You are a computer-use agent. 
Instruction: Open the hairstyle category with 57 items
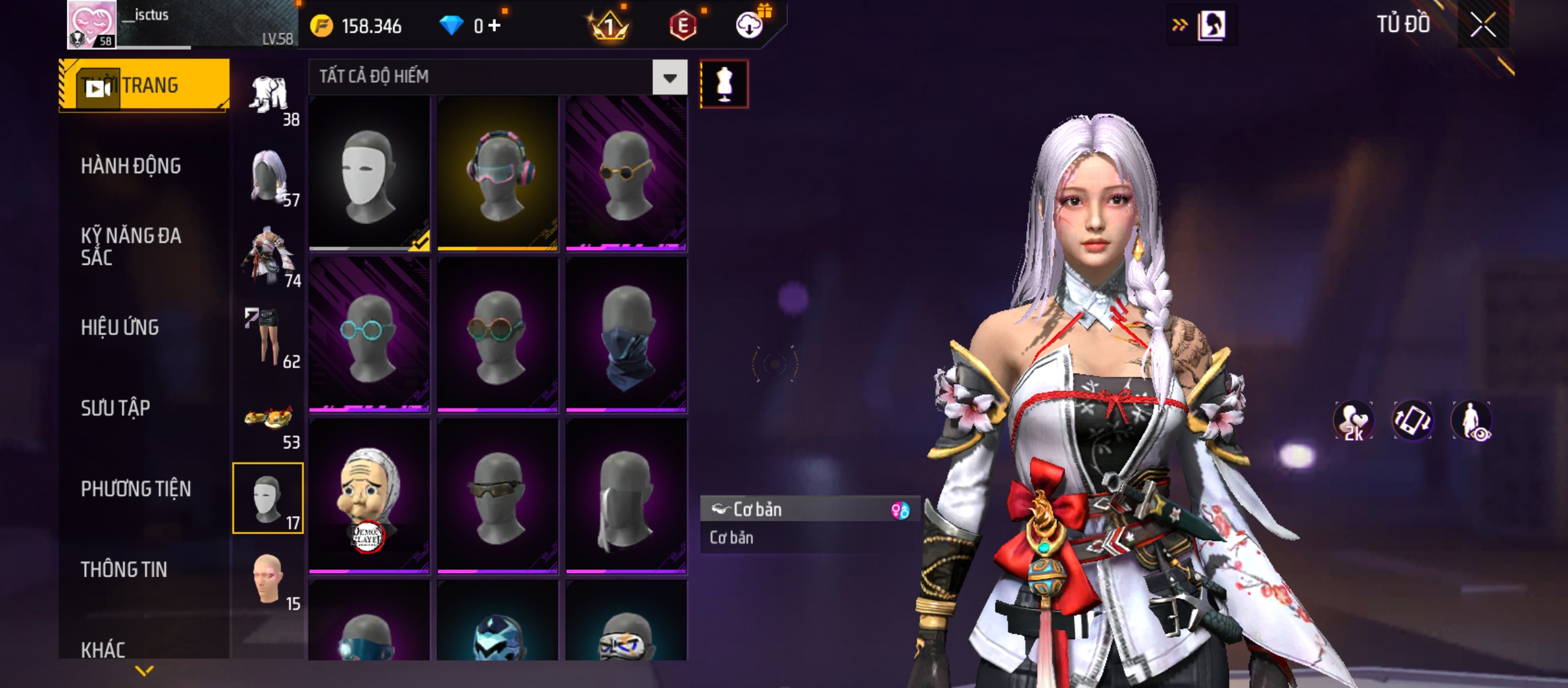click(268, 177)
